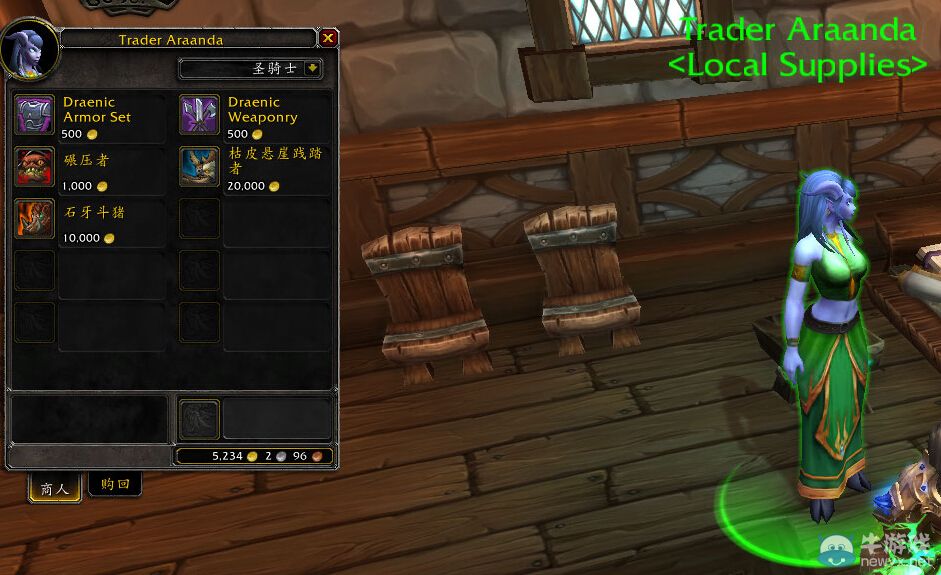
Task: Open the 圣骑士 class filter dropdown
Action: [312, 69]
